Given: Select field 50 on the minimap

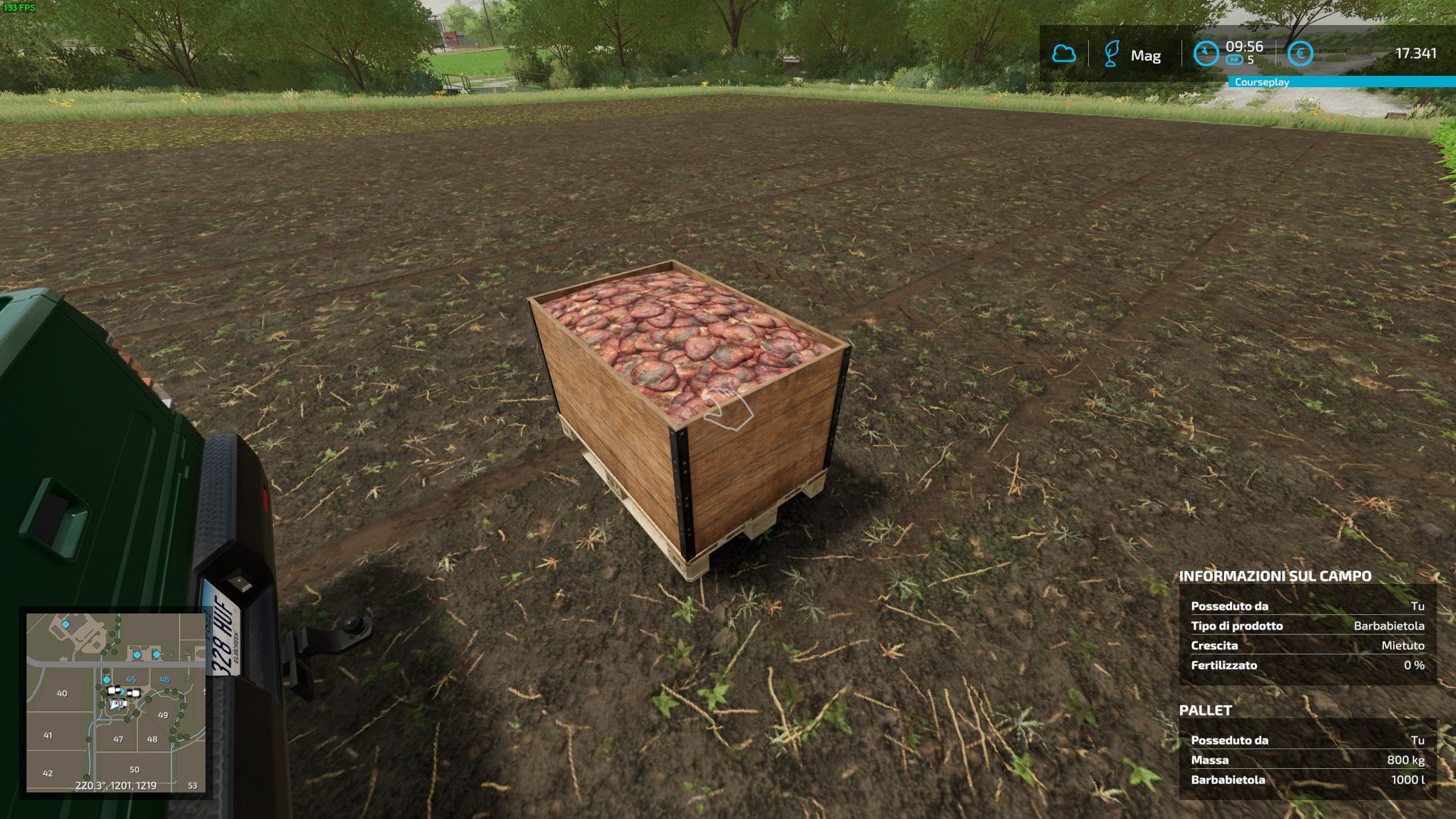Looking at the screenshot, I should tap(134, 769).
